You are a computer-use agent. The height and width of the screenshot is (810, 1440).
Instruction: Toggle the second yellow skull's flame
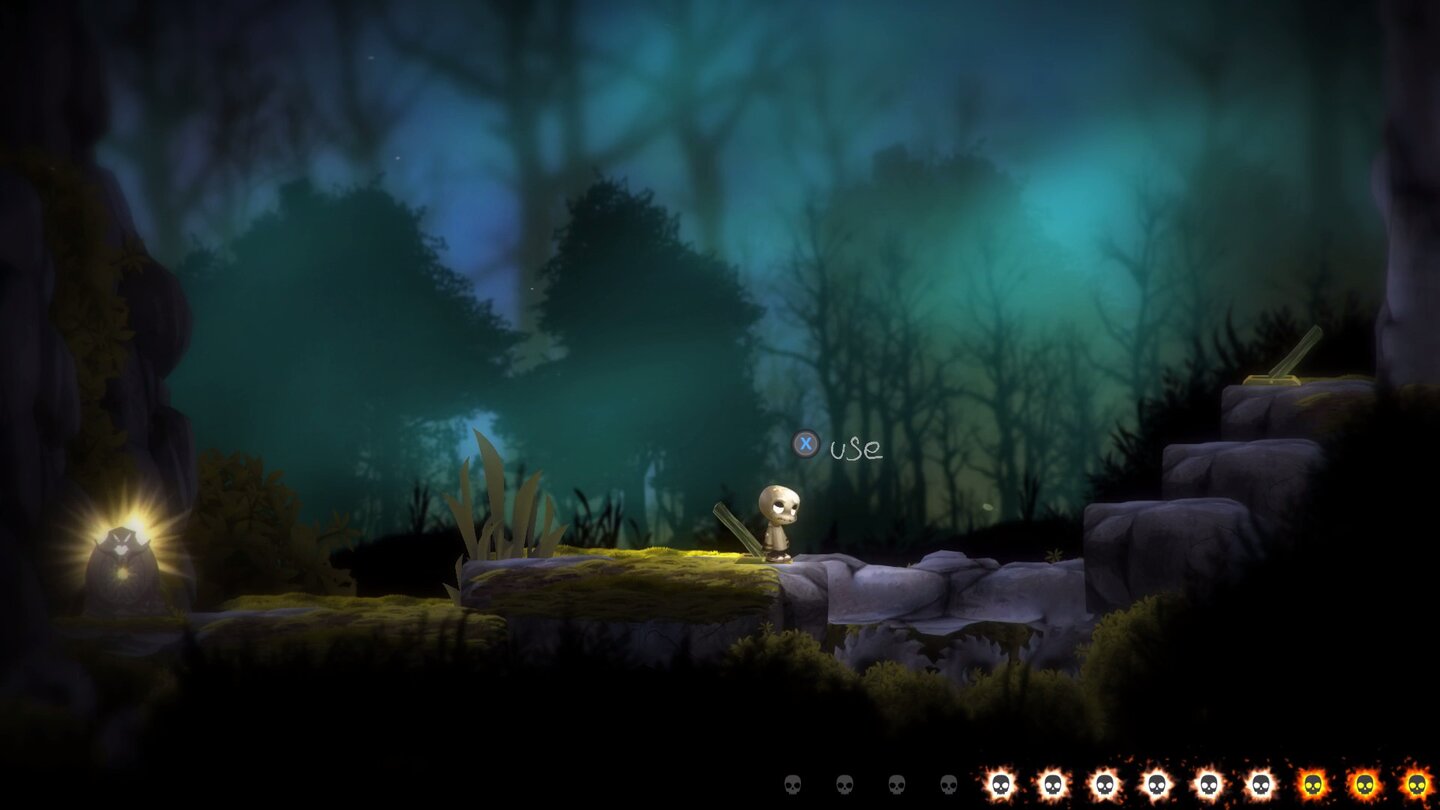1364,784
